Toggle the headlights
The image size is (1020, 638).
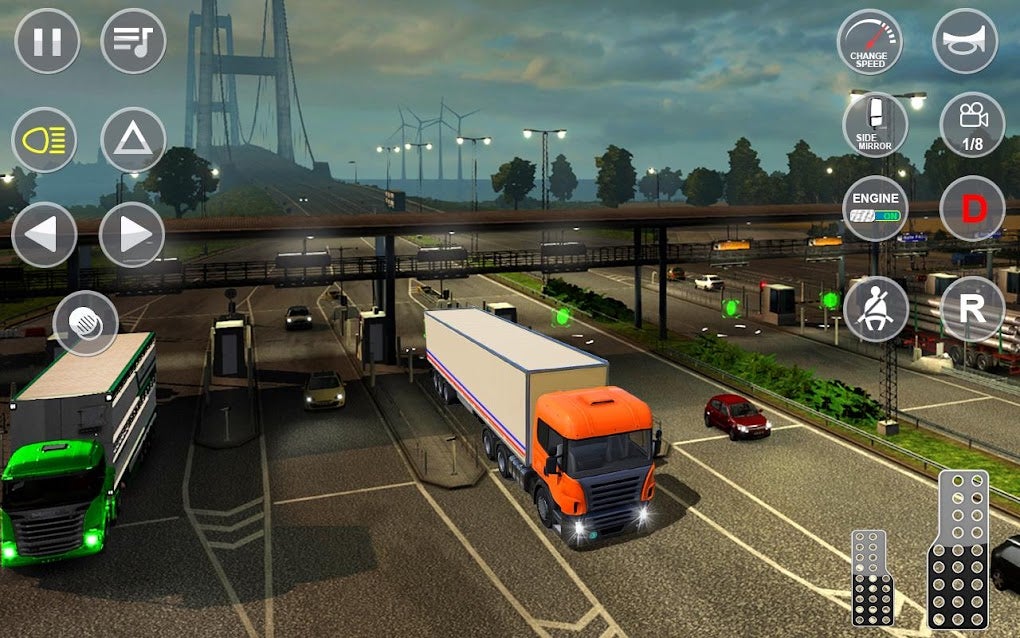pyautogui.click(x=44, y=139)
